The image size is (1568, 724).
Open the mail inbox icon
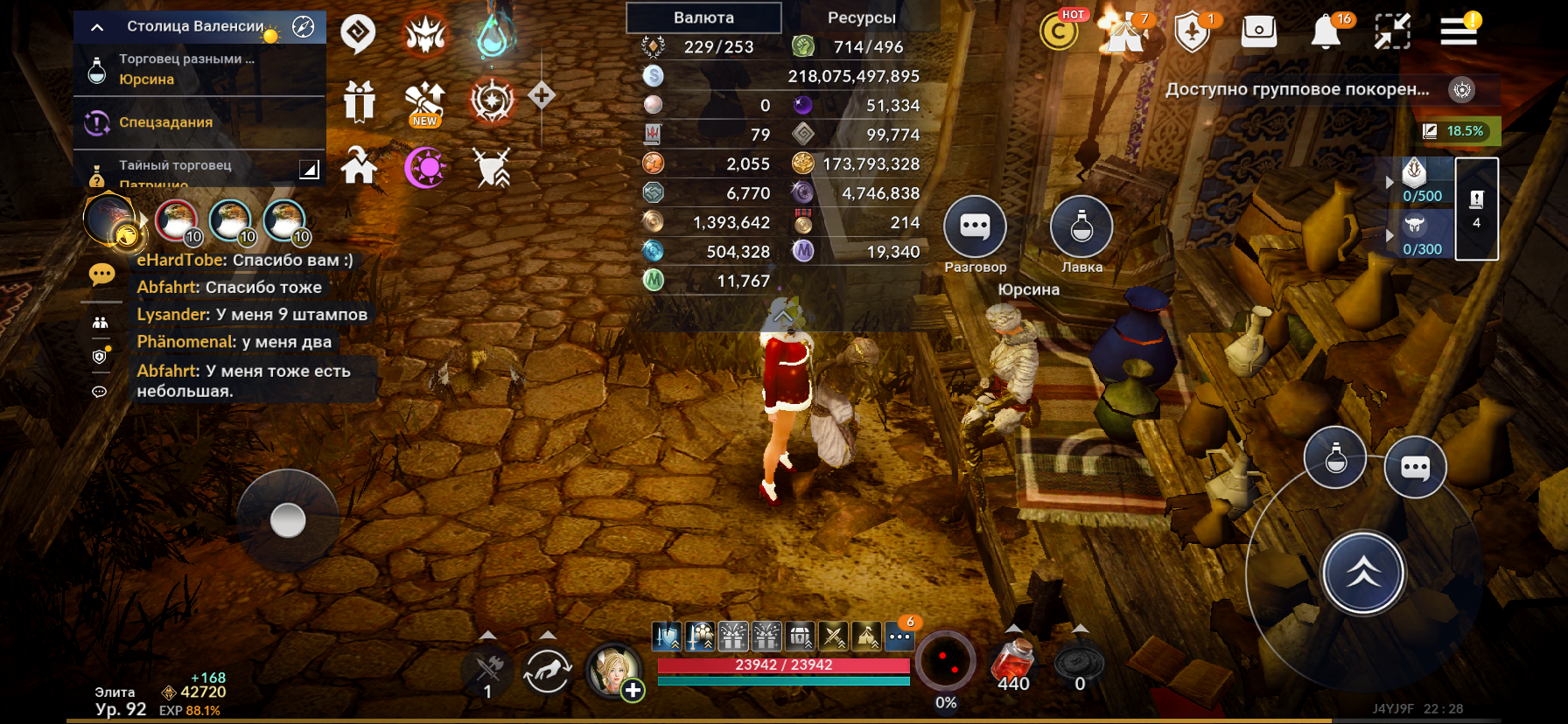click(x=1258, y=32)
